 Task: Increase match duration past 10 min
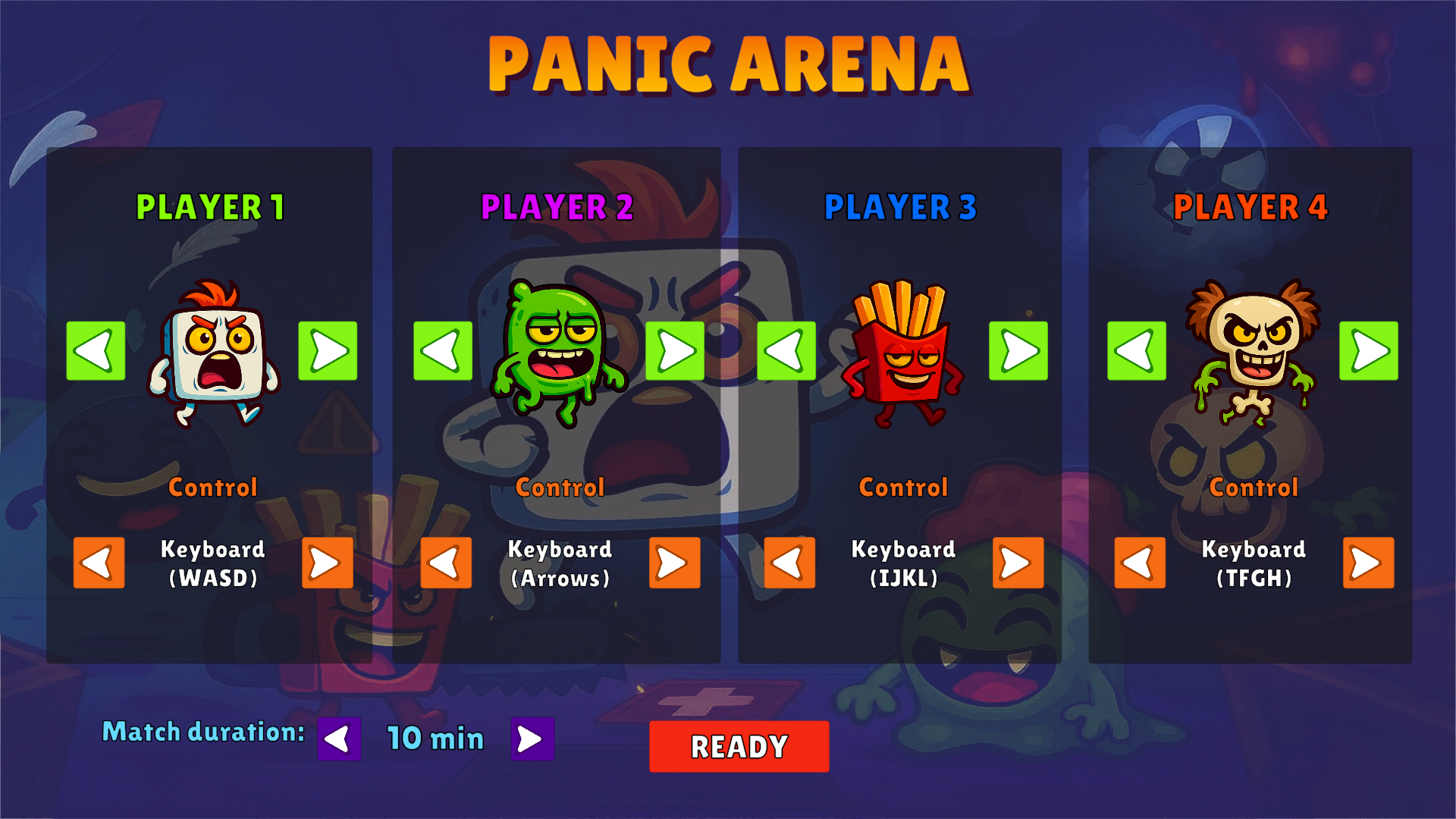(531, 736)
